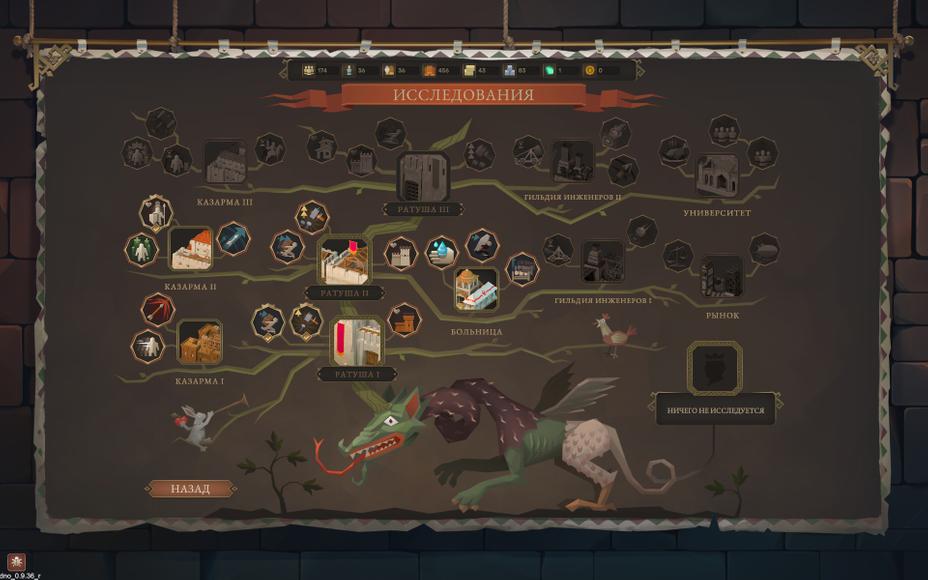The height and width of the screenshot is (580, 928).
Task: Select the Ратуша I research node
Action: 356,342
